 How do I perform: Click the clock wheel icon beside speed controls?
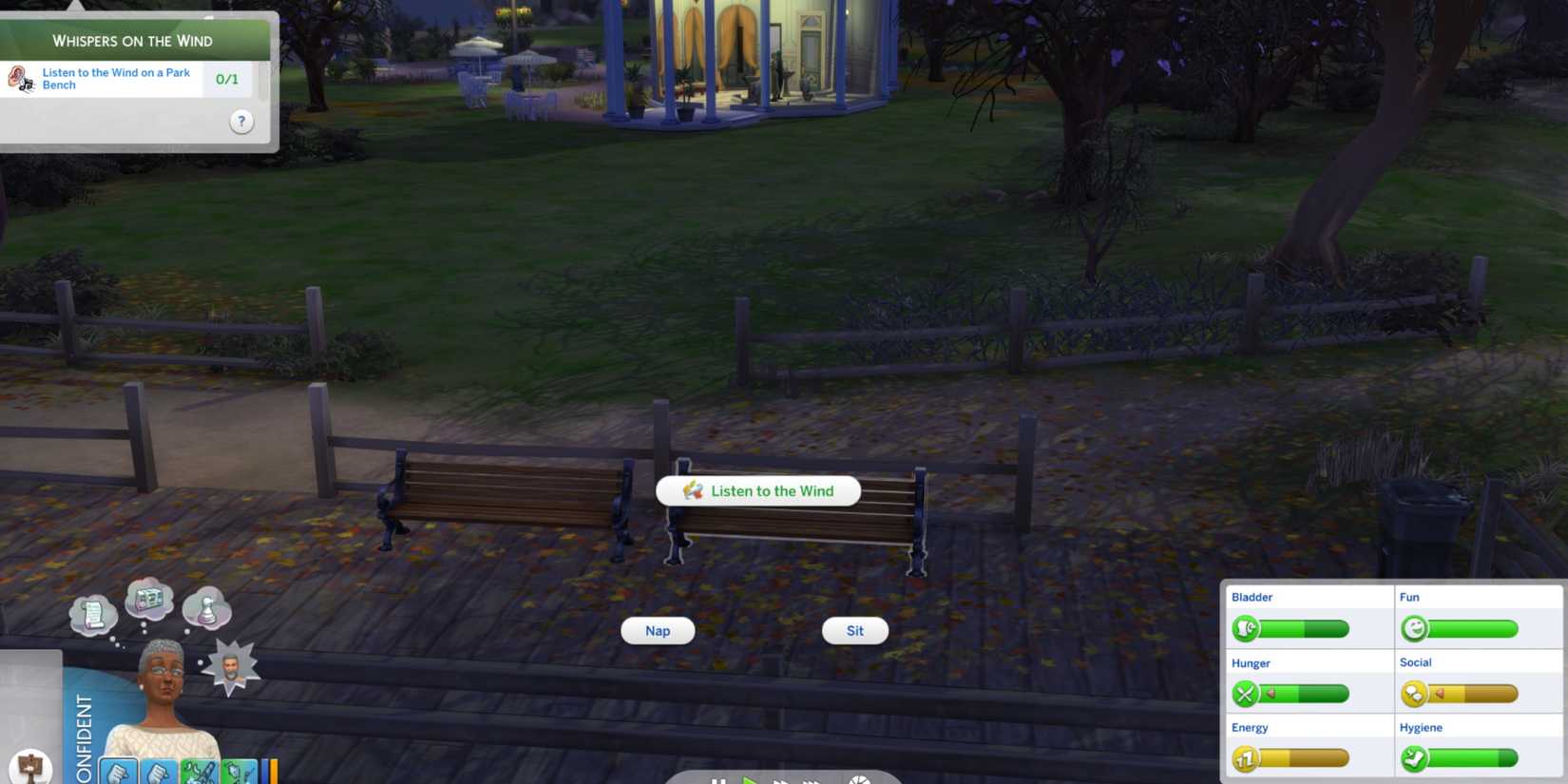(x=860, y=779)
